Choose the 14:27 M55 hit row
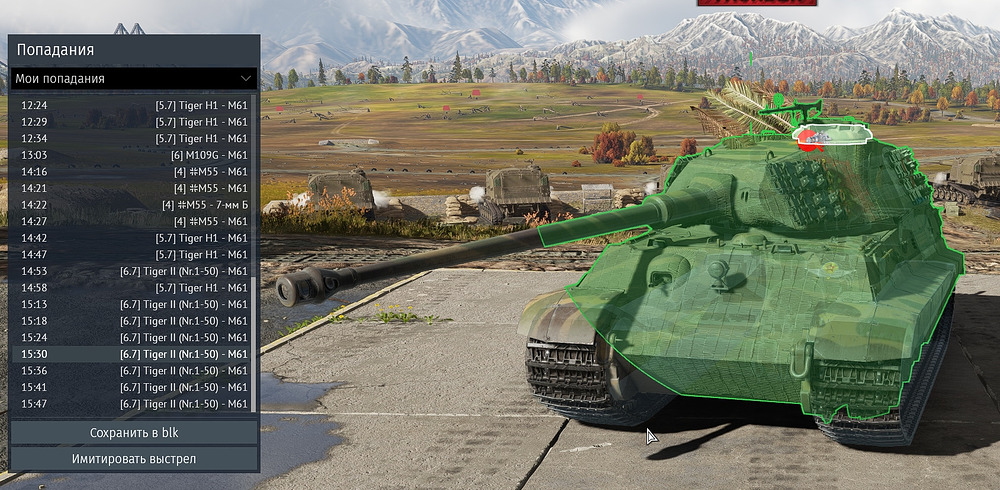The image size is (1000, 490). 134,221
